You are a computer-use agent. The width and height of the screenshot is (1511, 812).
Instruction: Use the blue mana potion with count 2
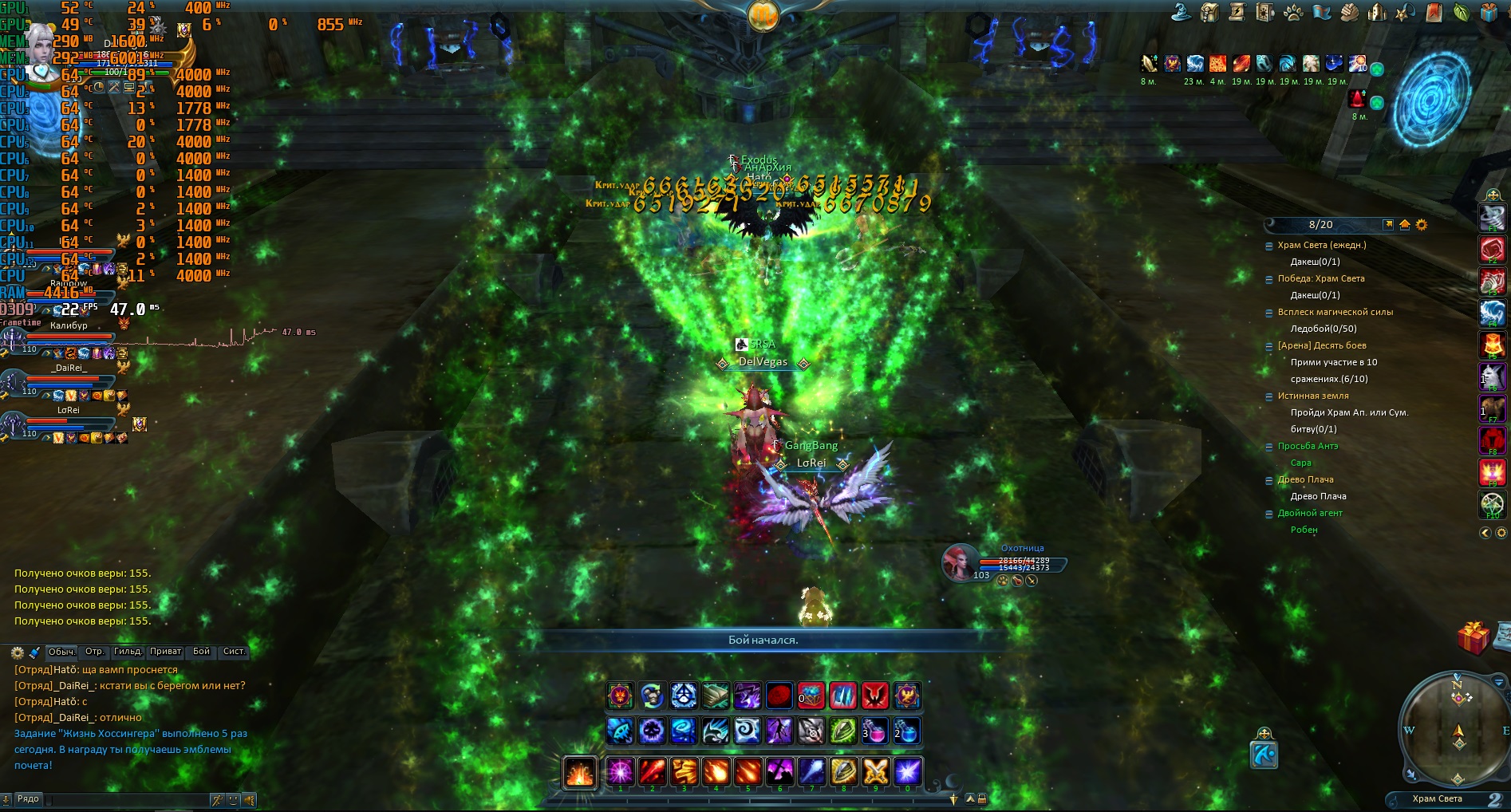click(906, 731)
